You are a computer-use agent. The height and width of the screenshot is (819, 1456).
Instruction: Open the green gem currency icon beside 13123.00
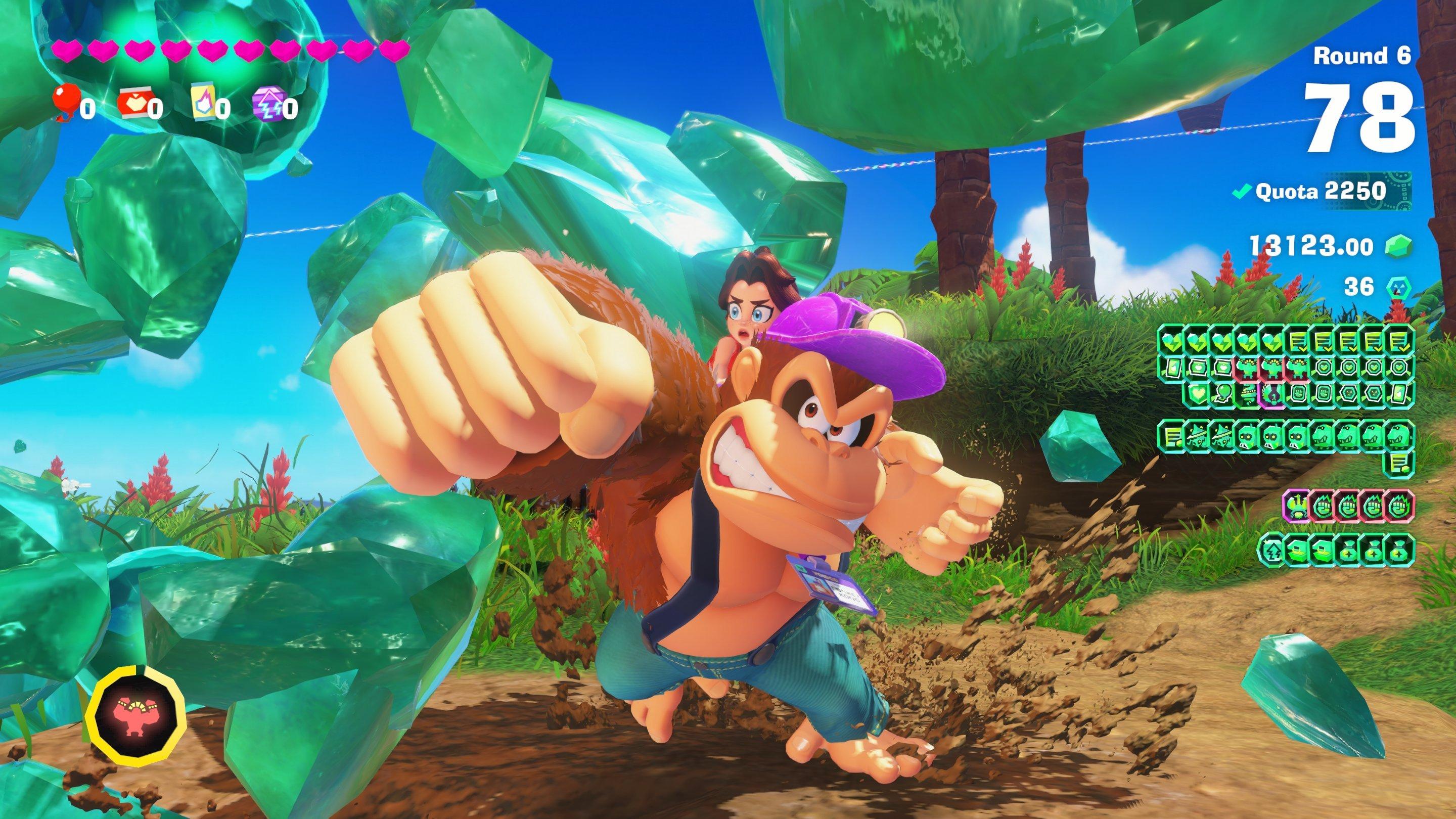[x=1400, y=247]
